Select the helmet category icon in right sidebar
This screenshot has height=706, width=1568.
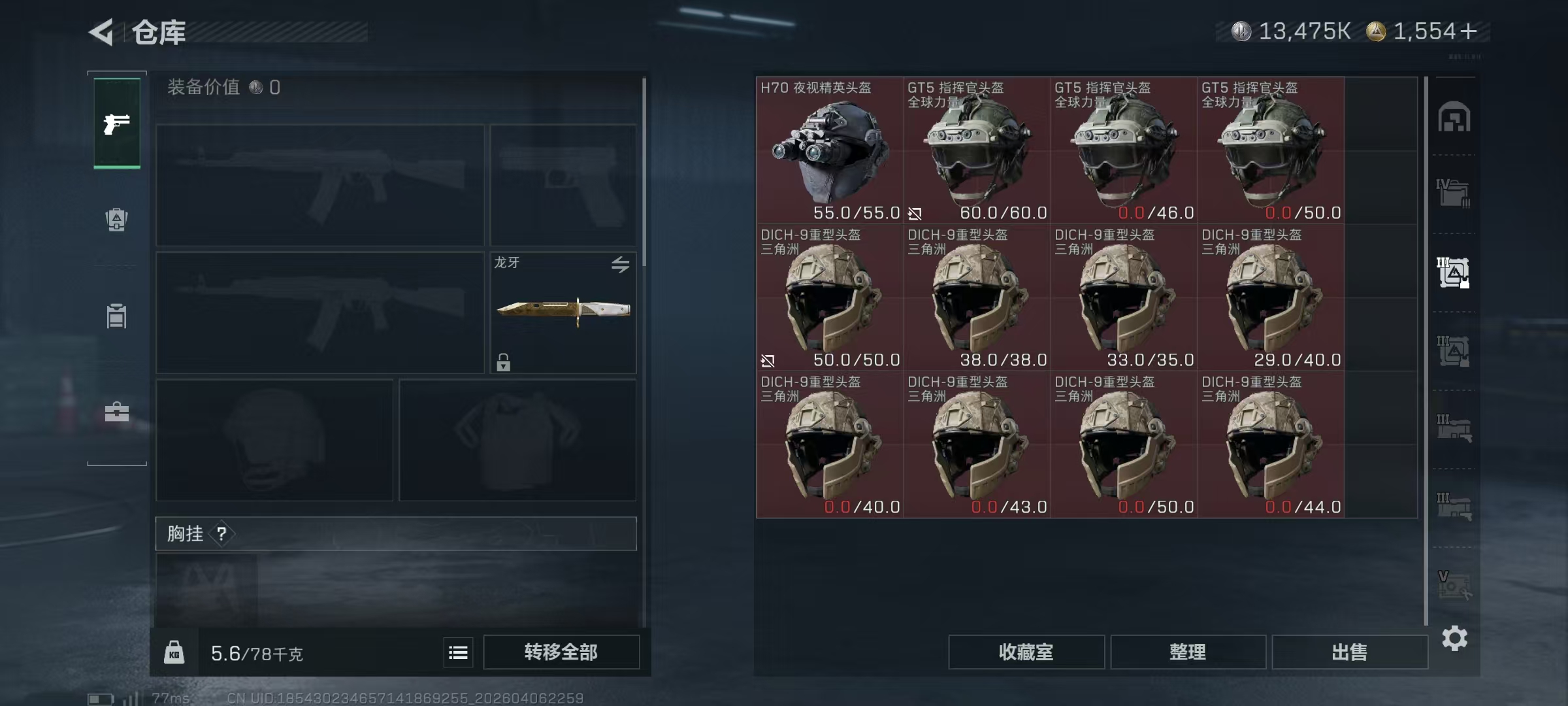pyautogui.click(x=1454, y=118)
